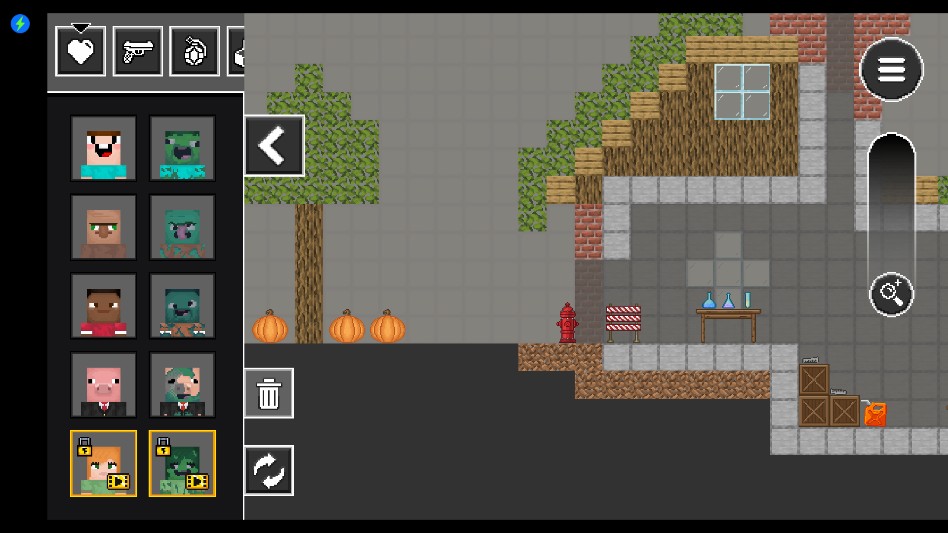Pick the pink pig in a suit
Viewport: 948px width, 533px height.
point(104,385)
